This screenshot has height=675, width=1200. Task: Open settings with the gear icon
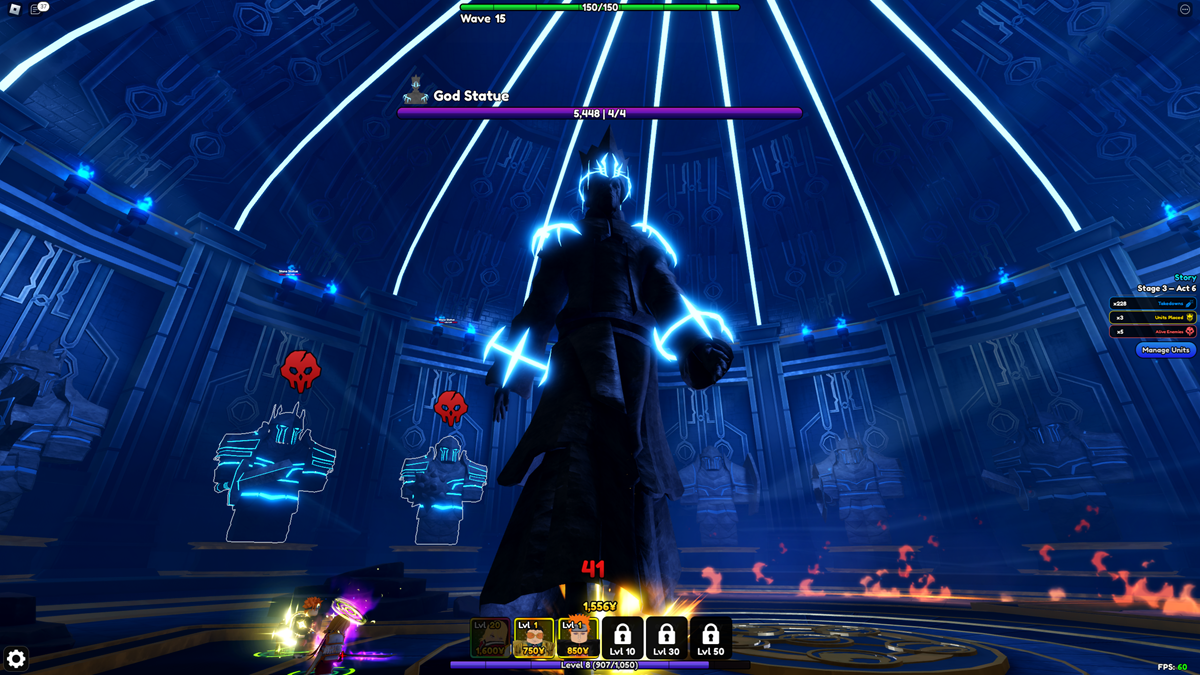coord(16,658)
